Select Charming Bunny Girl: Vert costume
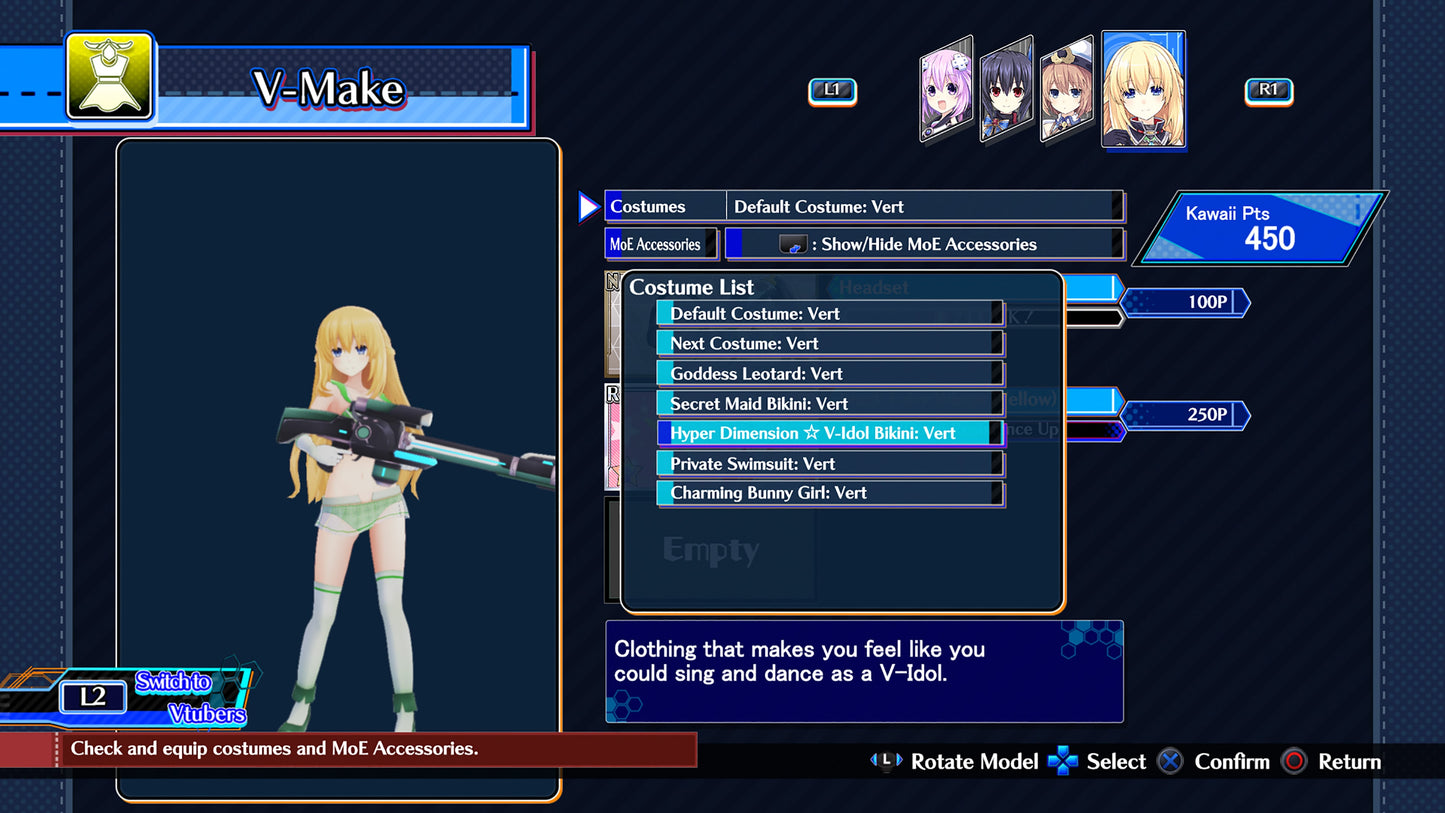Image resolution: width=1445 pixels, height=813 pixels. pos(829,492)
